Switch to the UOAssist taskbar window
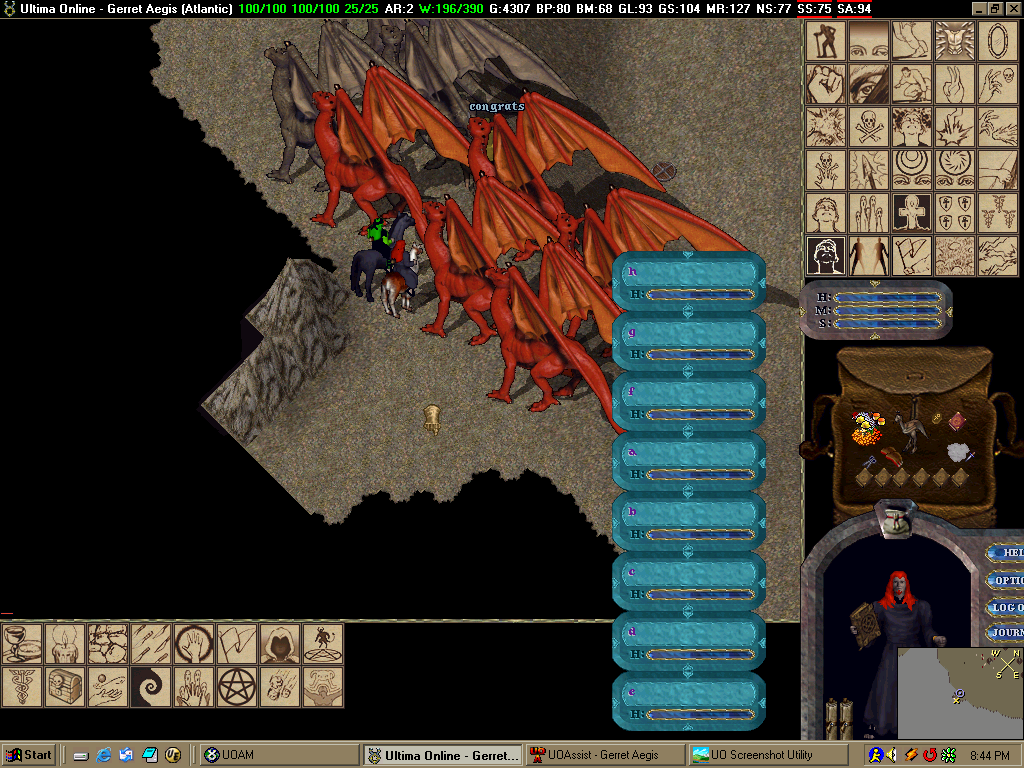The image size is (1024, 768). pyautogui.click(x=604, y=755)
